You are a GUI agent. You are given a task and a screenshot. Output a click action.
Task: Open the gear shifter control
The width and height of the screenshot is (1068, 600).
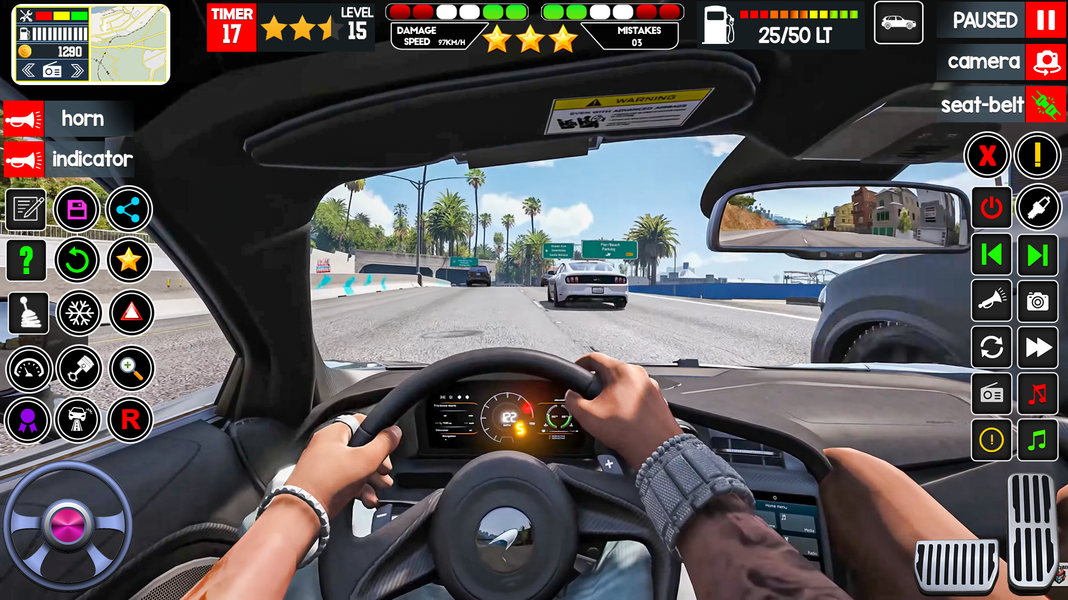point(27,315)
